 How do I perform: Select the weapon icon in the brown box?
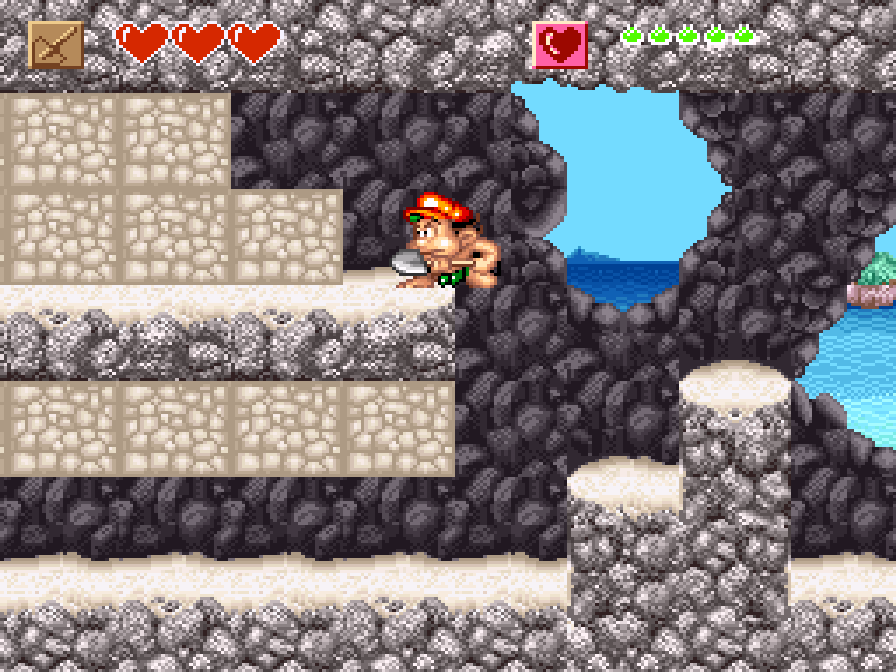pyautogui.click(x=56, y=45)
